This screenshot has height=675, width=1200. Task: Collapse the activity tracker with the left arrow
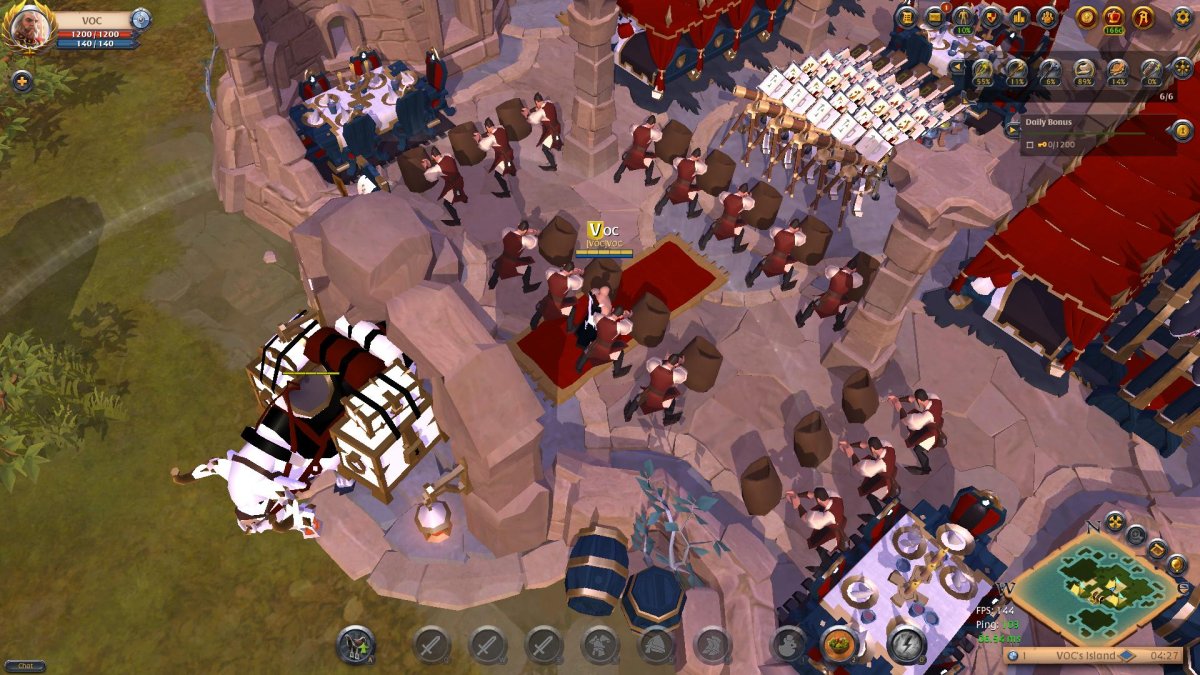coord(958,68)
